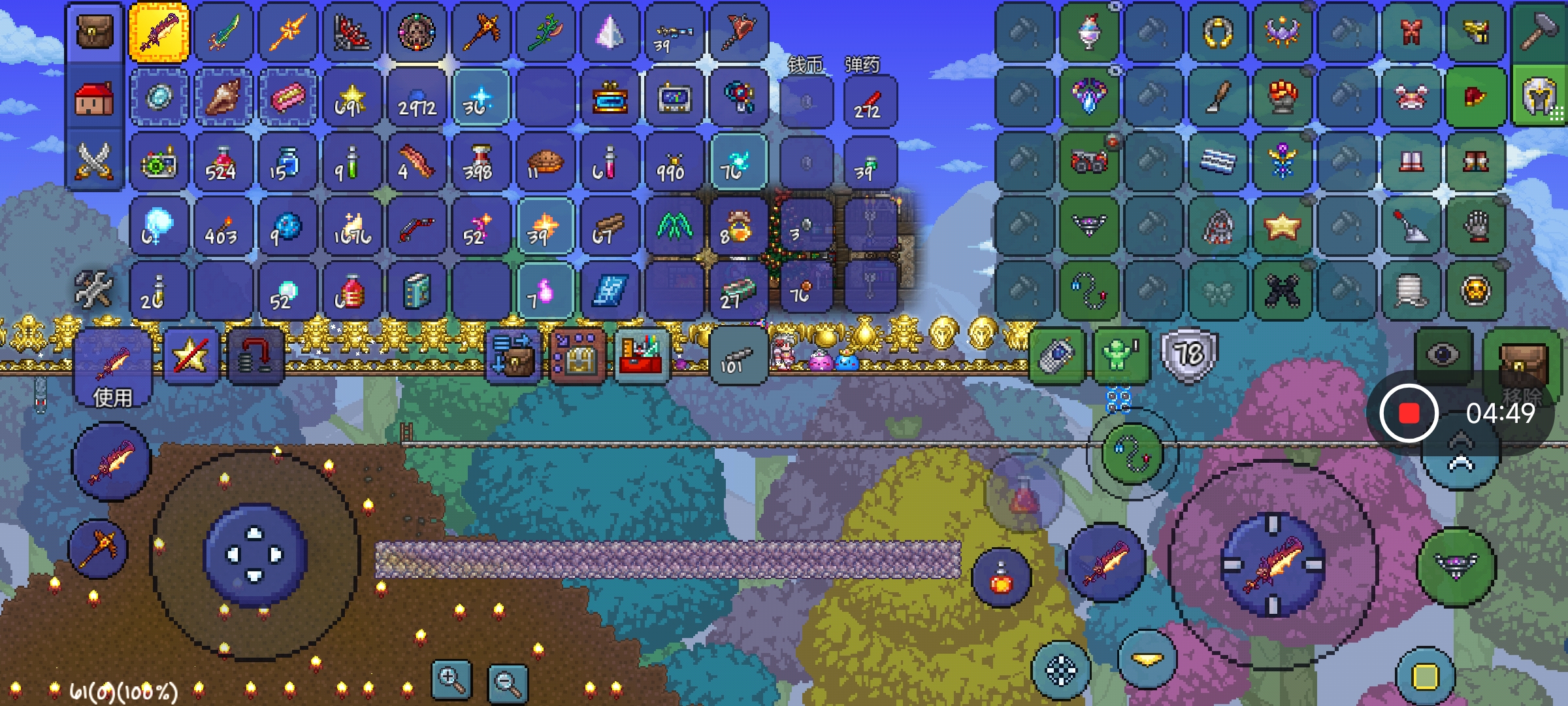
Task: Select the golden horseshoe accessory slot
Action: tap(1218, 32)
